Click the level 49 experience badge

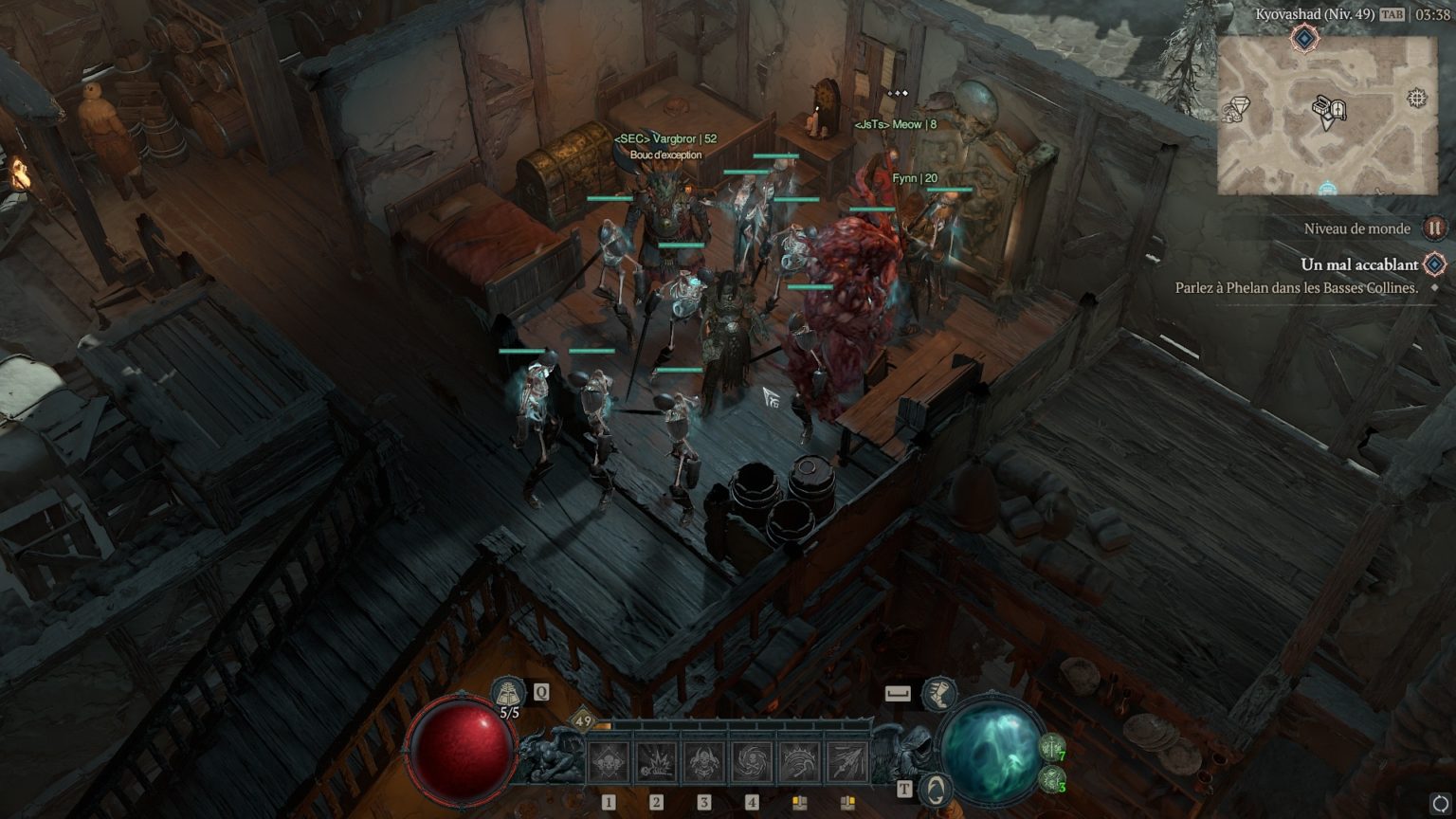click(x=583, y=721)
